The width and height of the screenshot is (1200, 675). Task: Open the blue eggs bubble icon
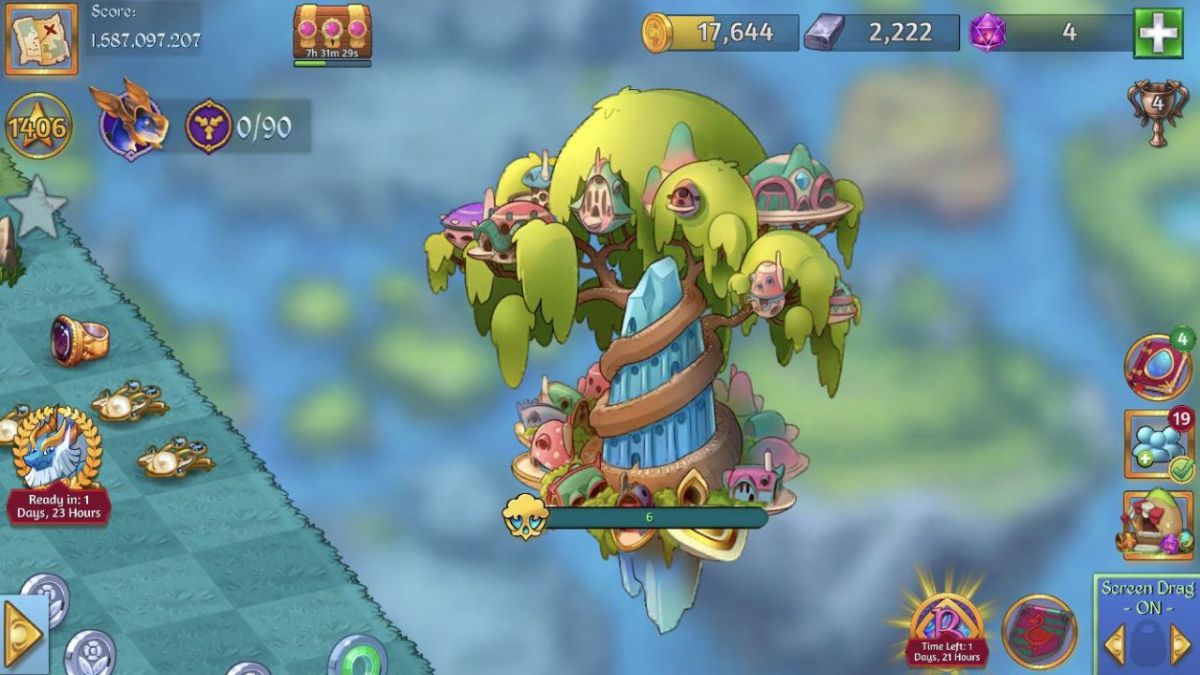[x=1158, y=443]
